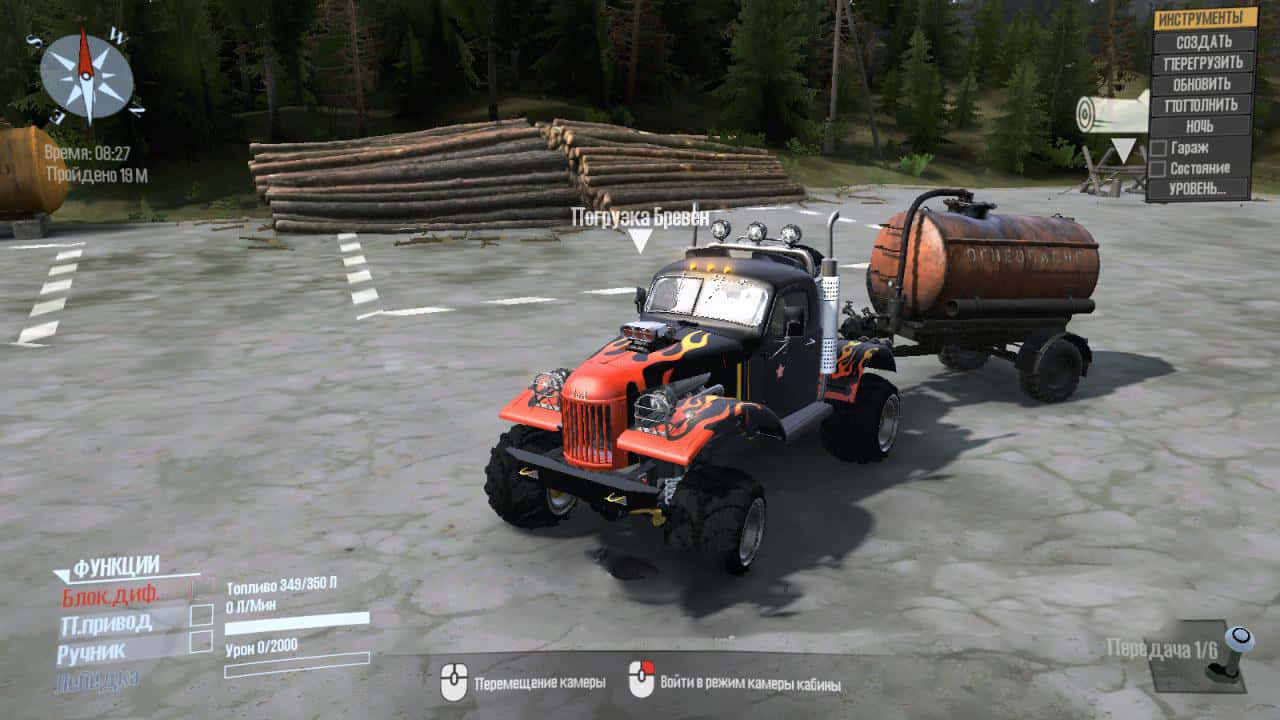Click the gear shifter icon
1280x720 pixels.
1238,652
